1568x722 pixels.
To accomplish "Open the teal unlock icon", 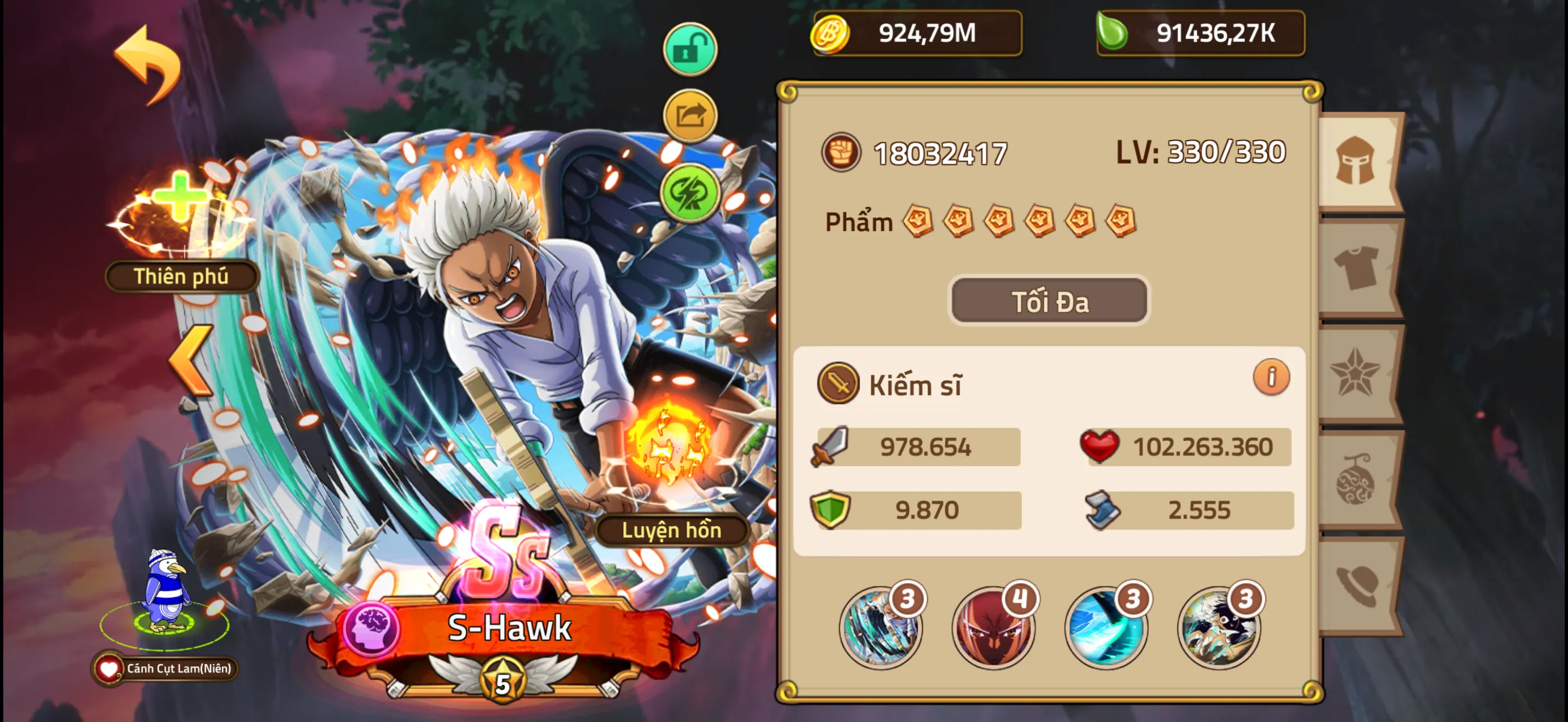I will pyautogui.click(x=691, y=50).
